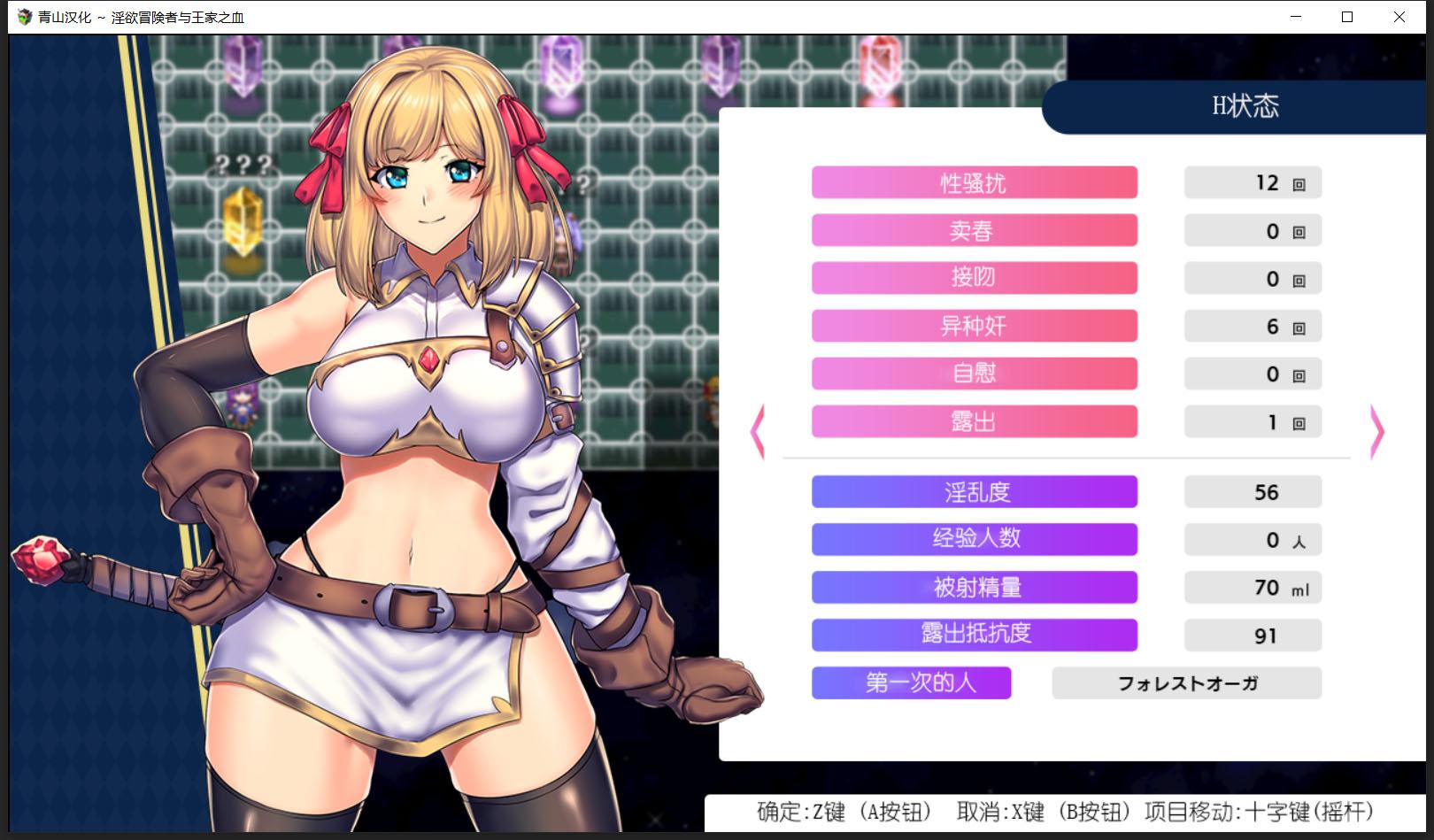Select the 性骚扰 stat bar
Image resolution: width=1434 pixels, height=840 pixels.
(974, 182)
